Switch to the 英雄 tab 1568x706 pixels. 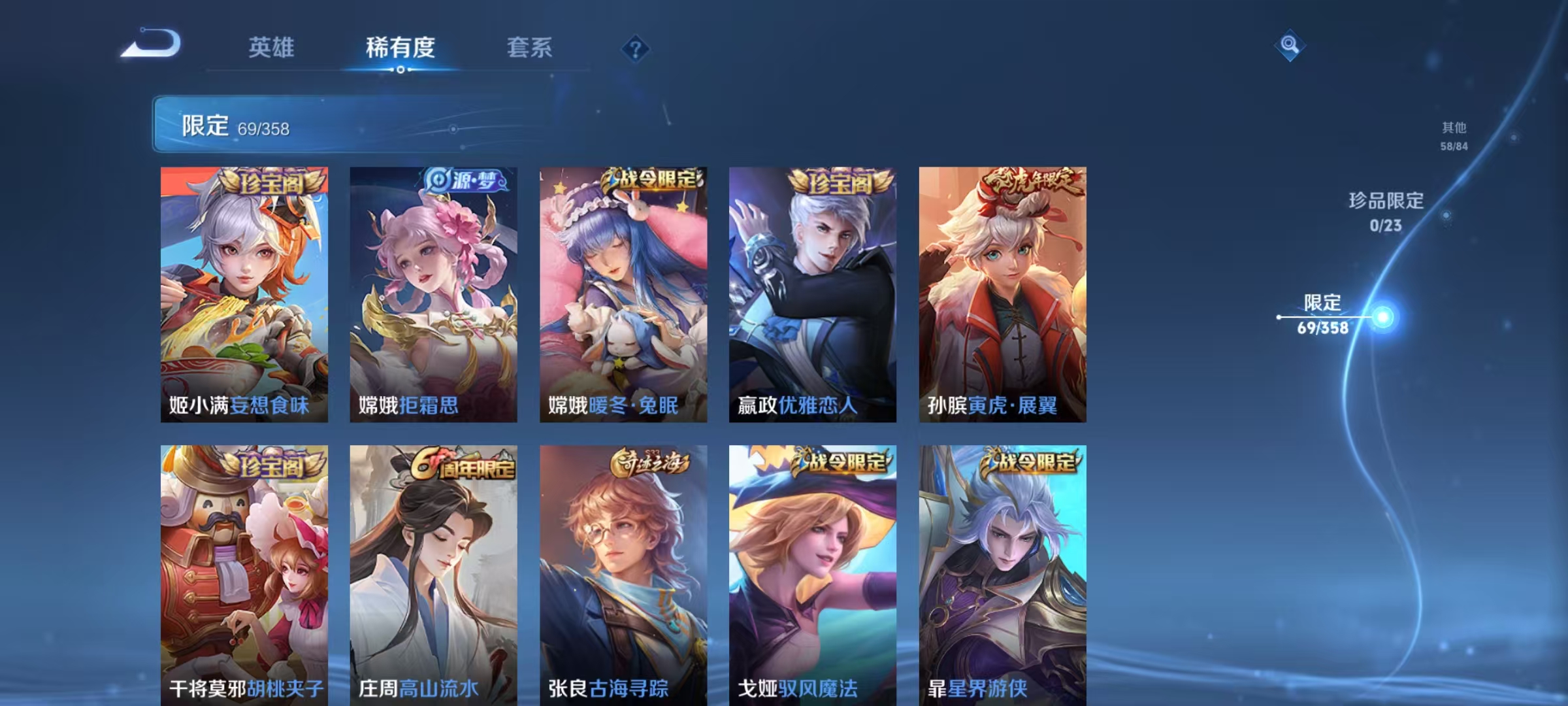272,47
